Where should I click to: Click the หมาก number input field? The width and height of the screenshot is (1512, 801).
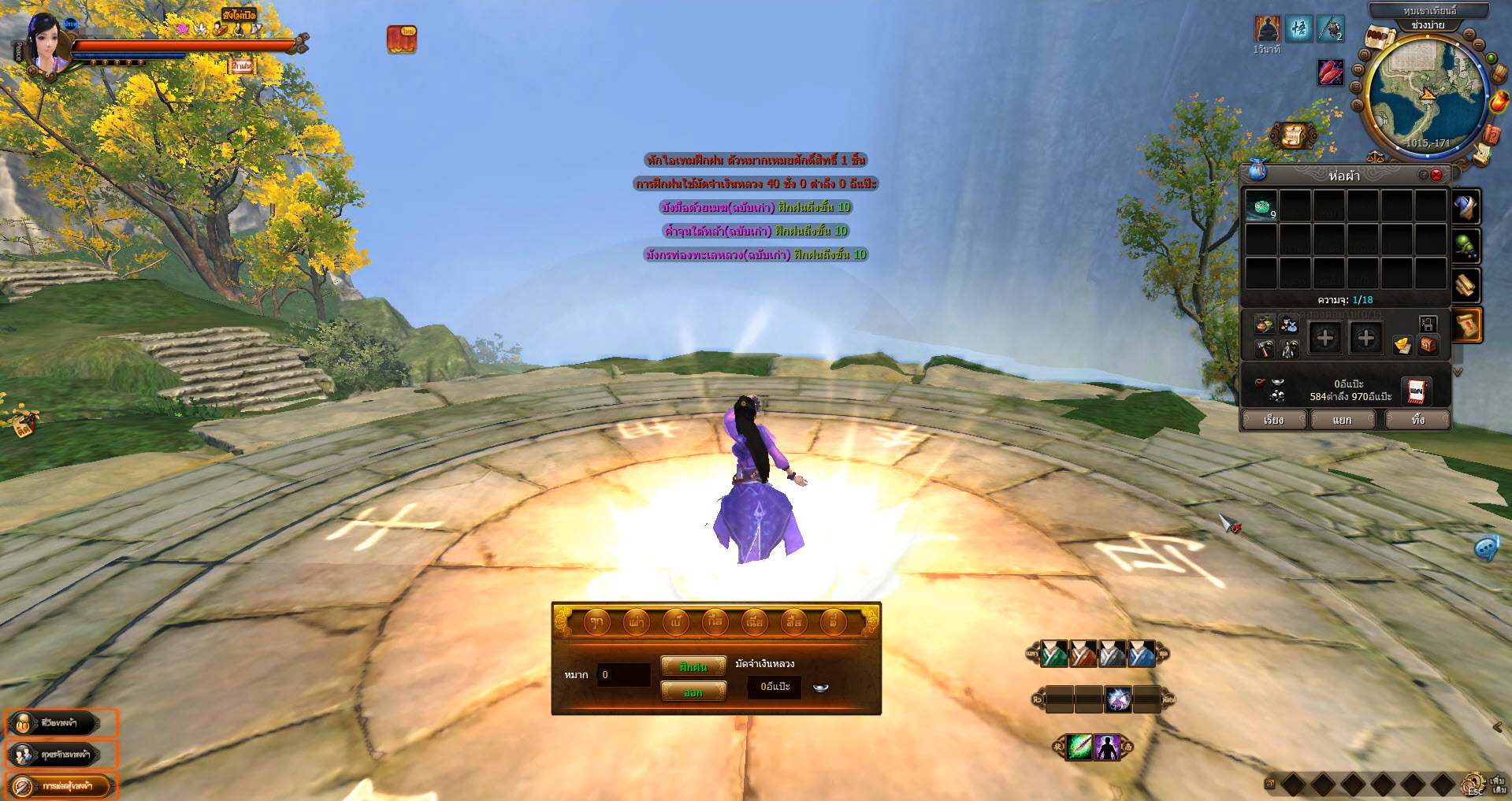(623, 675)
